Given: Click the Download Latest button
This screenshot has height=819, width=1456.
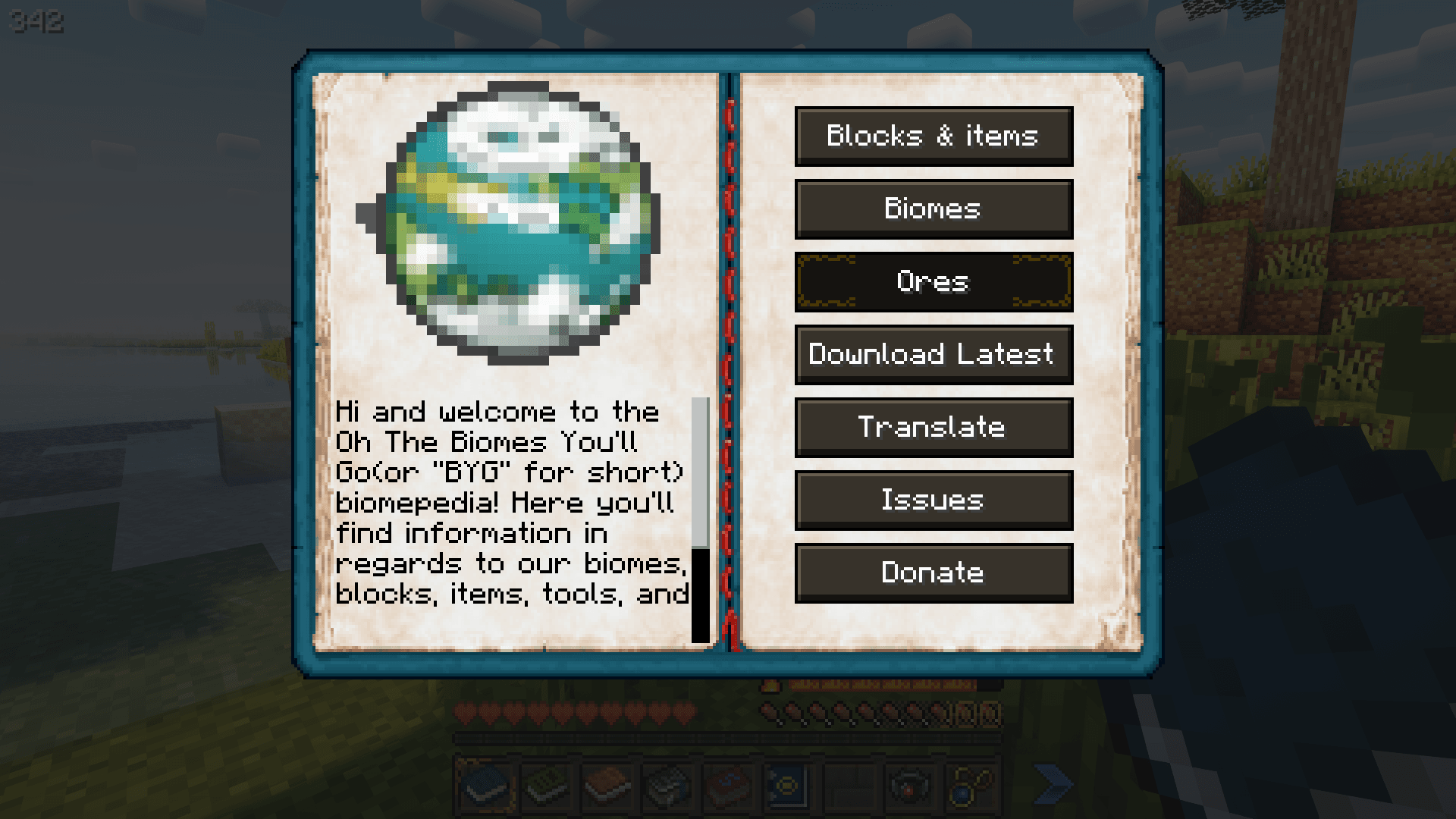Looking at the screenshot, I should pyautogui.click(x=933, y=354).
